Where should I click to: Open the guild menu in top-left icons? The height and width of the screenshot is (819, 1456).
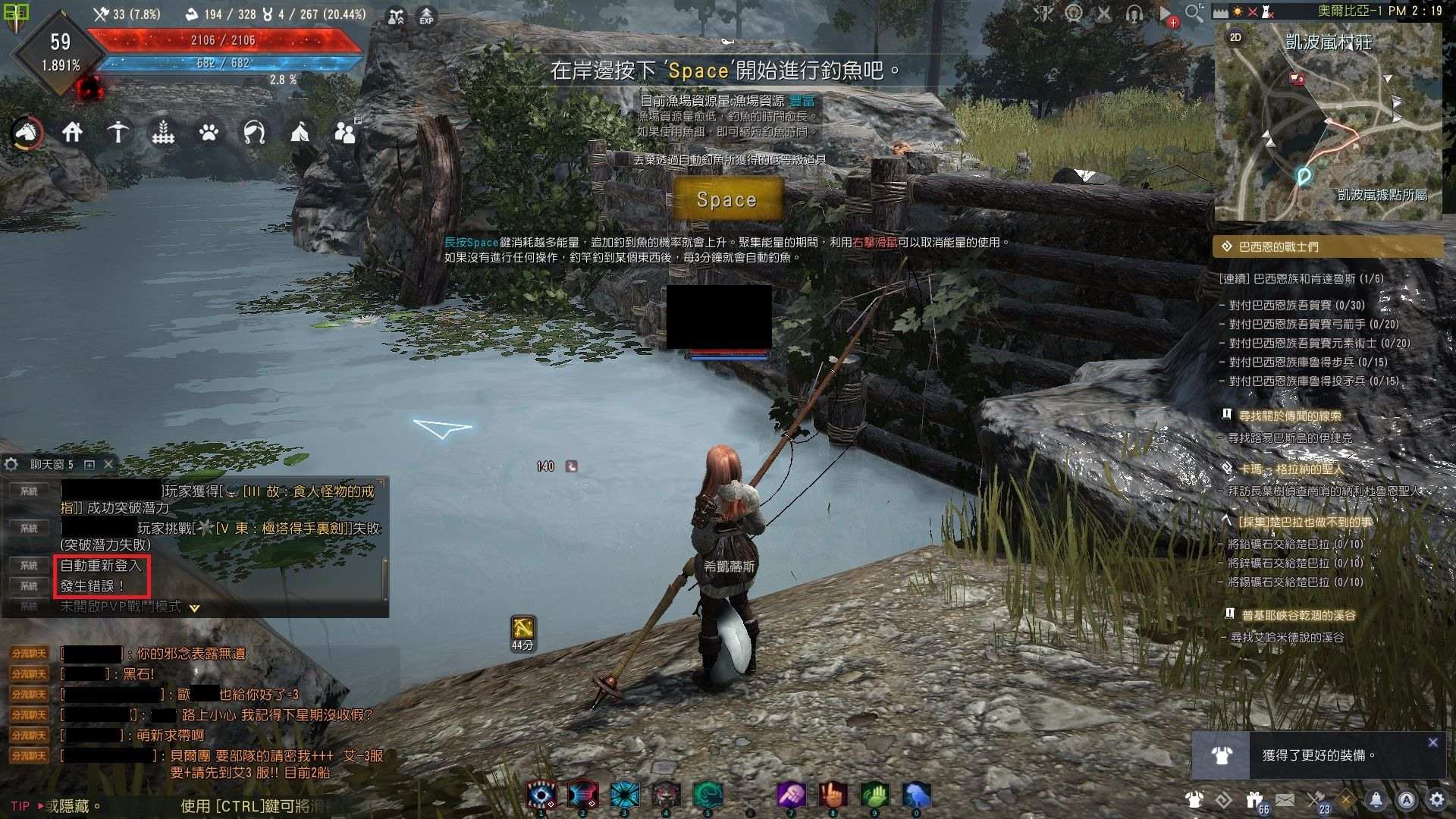345,133
